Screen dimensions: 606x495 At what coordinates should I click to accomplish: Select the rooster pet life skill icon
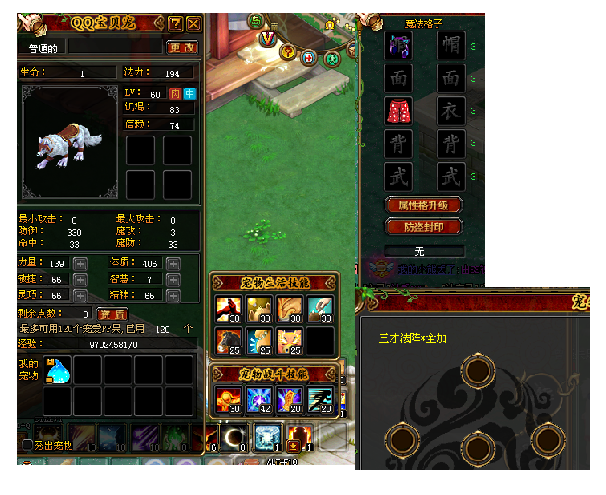click(229, 307)
